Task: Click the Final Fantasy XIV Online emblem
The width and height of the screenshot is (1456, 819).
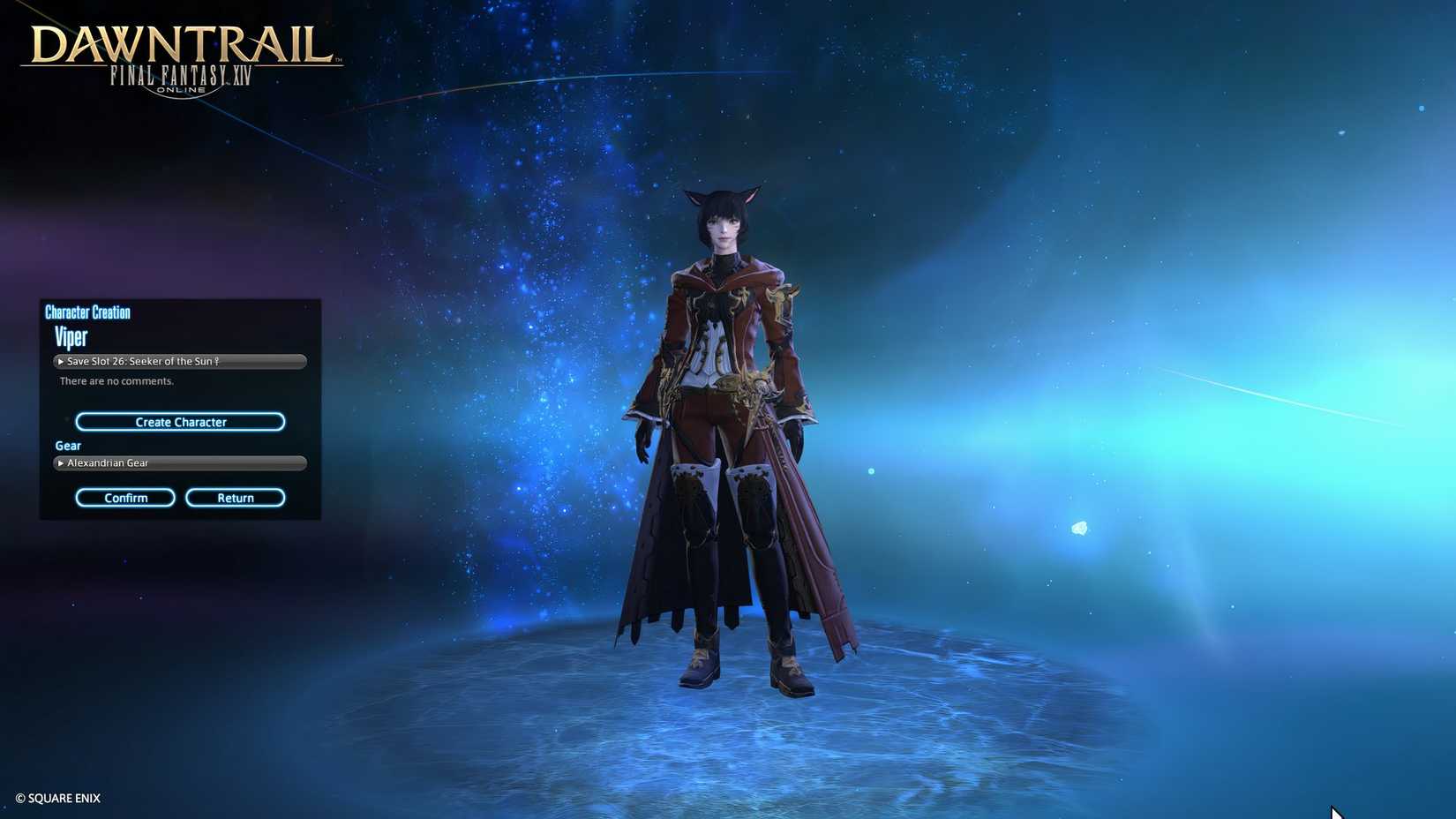Action: tap(180, 78)
